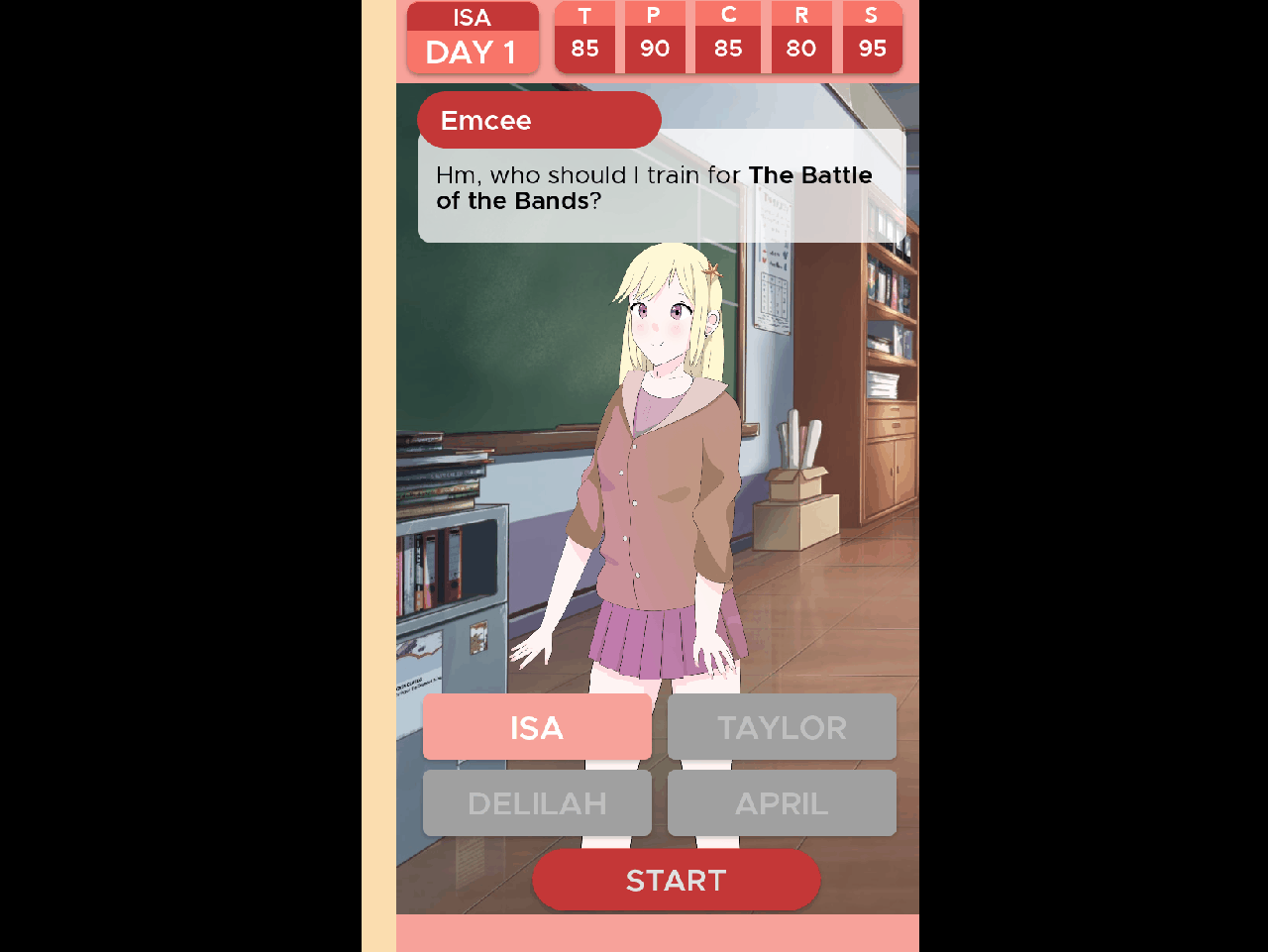
Task: Click the T 85 Talent stat badge
Action: point(585,38)
